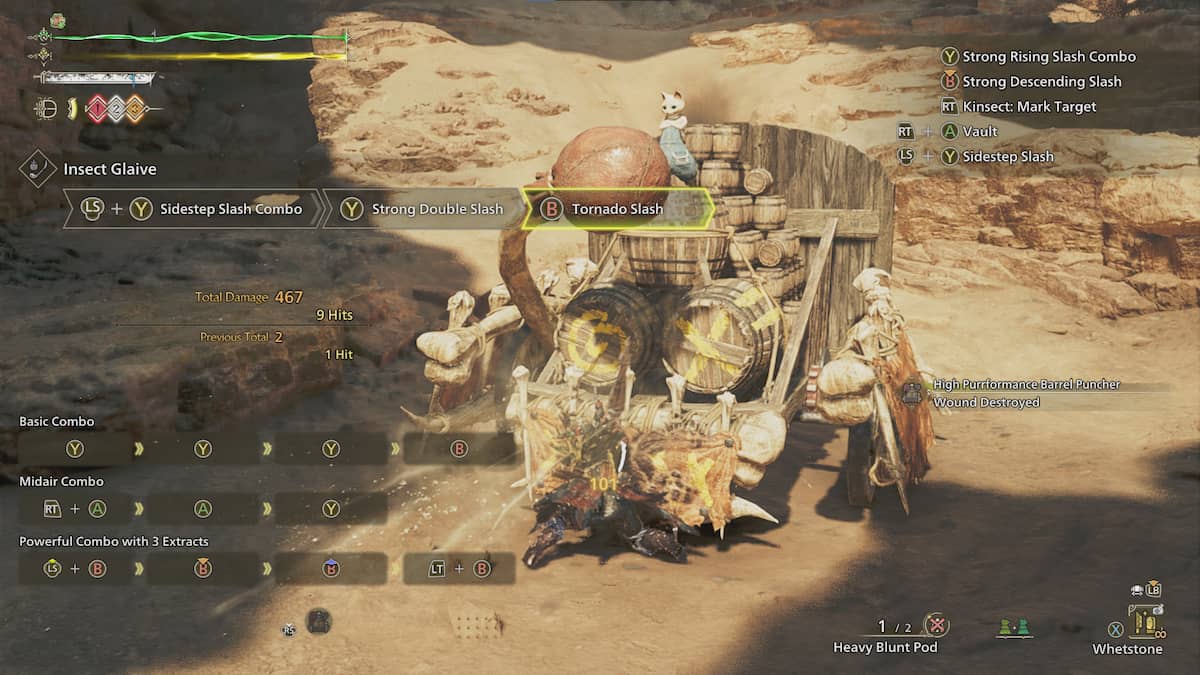Click the Heavy Blunt Pod slinger ammo icon
The height and width of the screenshot is (675, 1200).
click(x=936, y=626)
